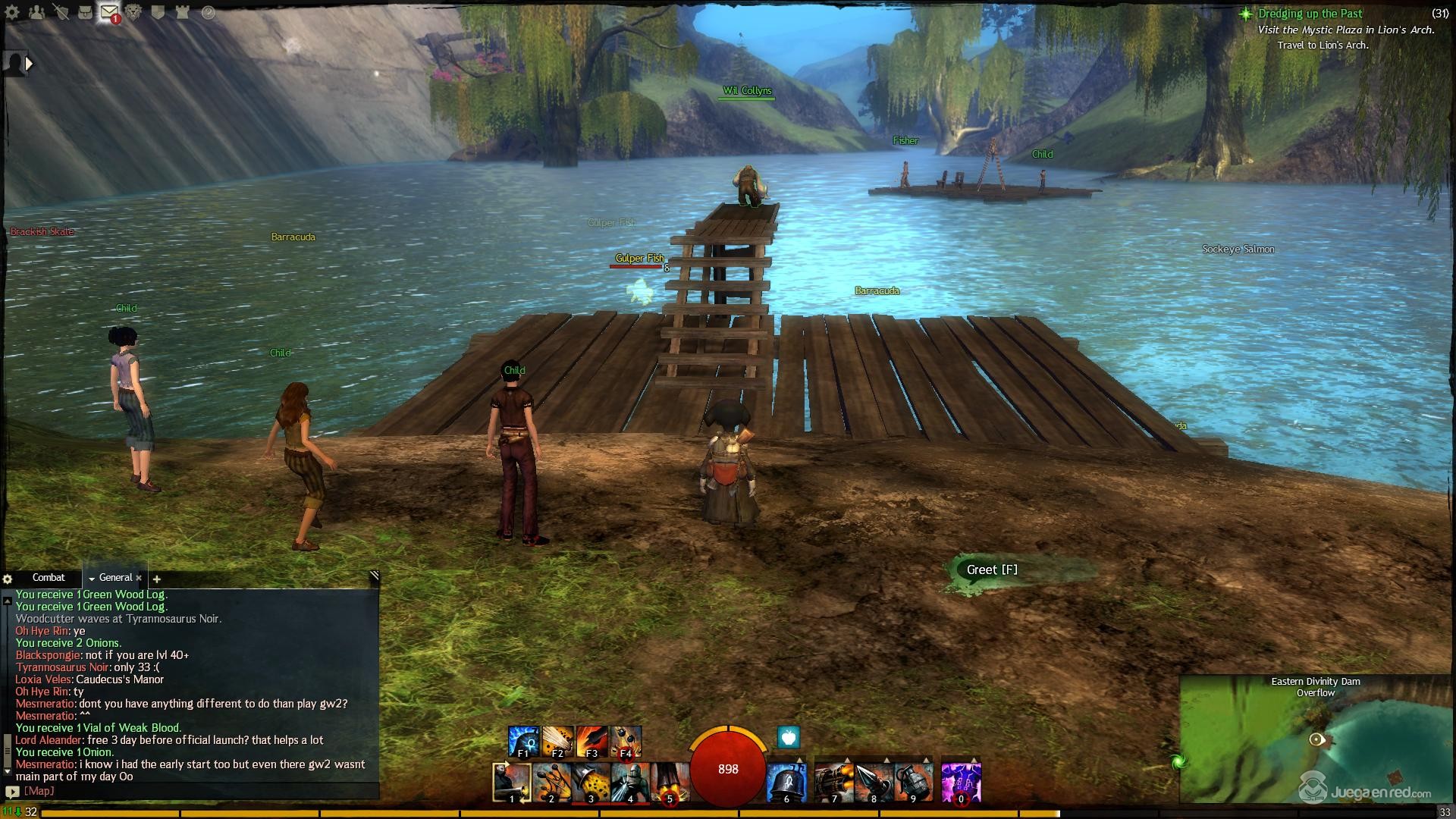1456x819 pixels.
Task: Open the hero panel sword-and-shield icon
Action: click(x=61, y=12)
